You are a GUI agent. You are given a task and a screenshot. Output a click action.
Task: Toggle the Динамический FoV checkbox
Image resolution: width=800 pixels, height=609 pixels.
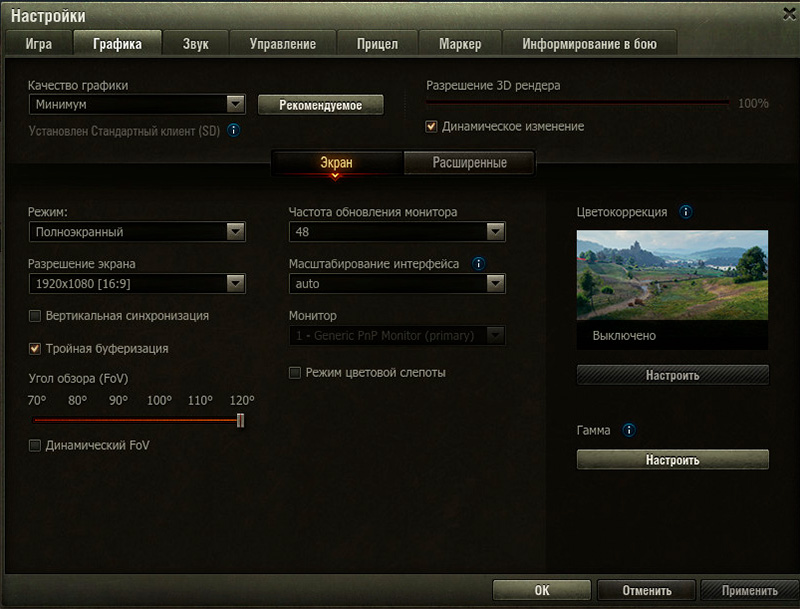[x=36, y=445]
